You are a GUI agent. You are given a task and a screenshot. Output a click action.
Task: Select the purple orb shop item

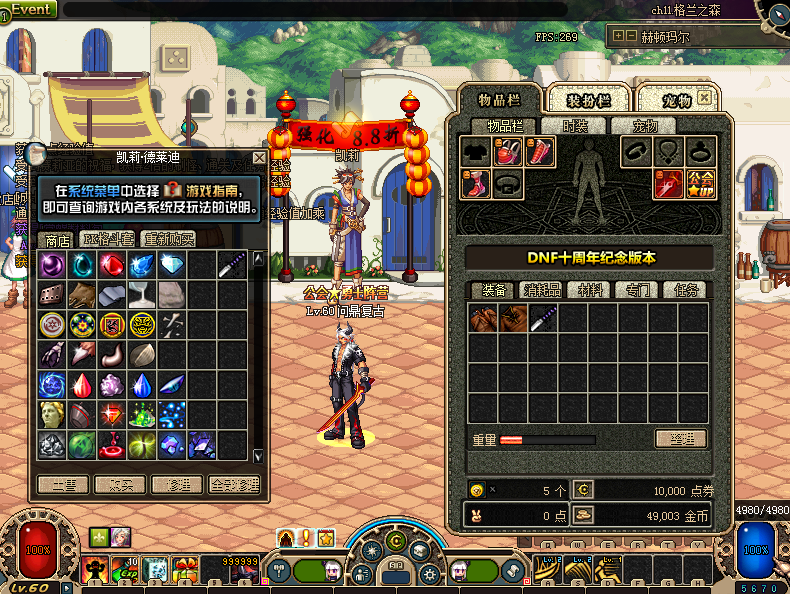click(x=52, y=265)
